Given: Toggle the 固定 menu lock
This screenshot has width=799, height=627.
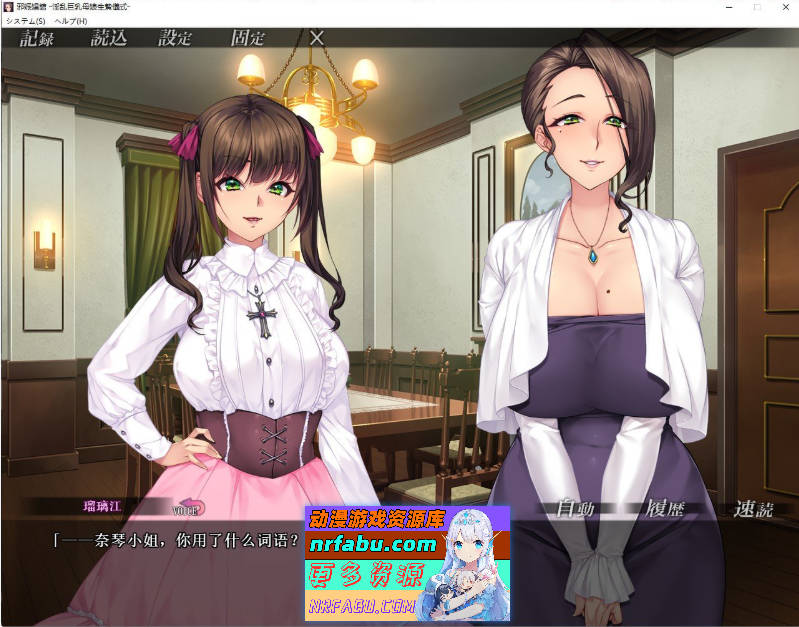Looking at the screenshot, I should [247, 39].
